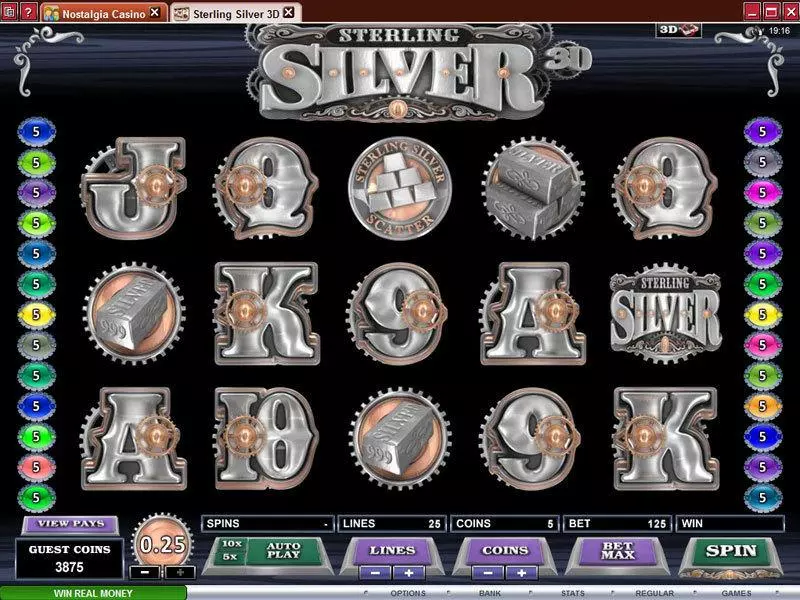Spin the reels with the SPIN button

[x=731, y=551]
